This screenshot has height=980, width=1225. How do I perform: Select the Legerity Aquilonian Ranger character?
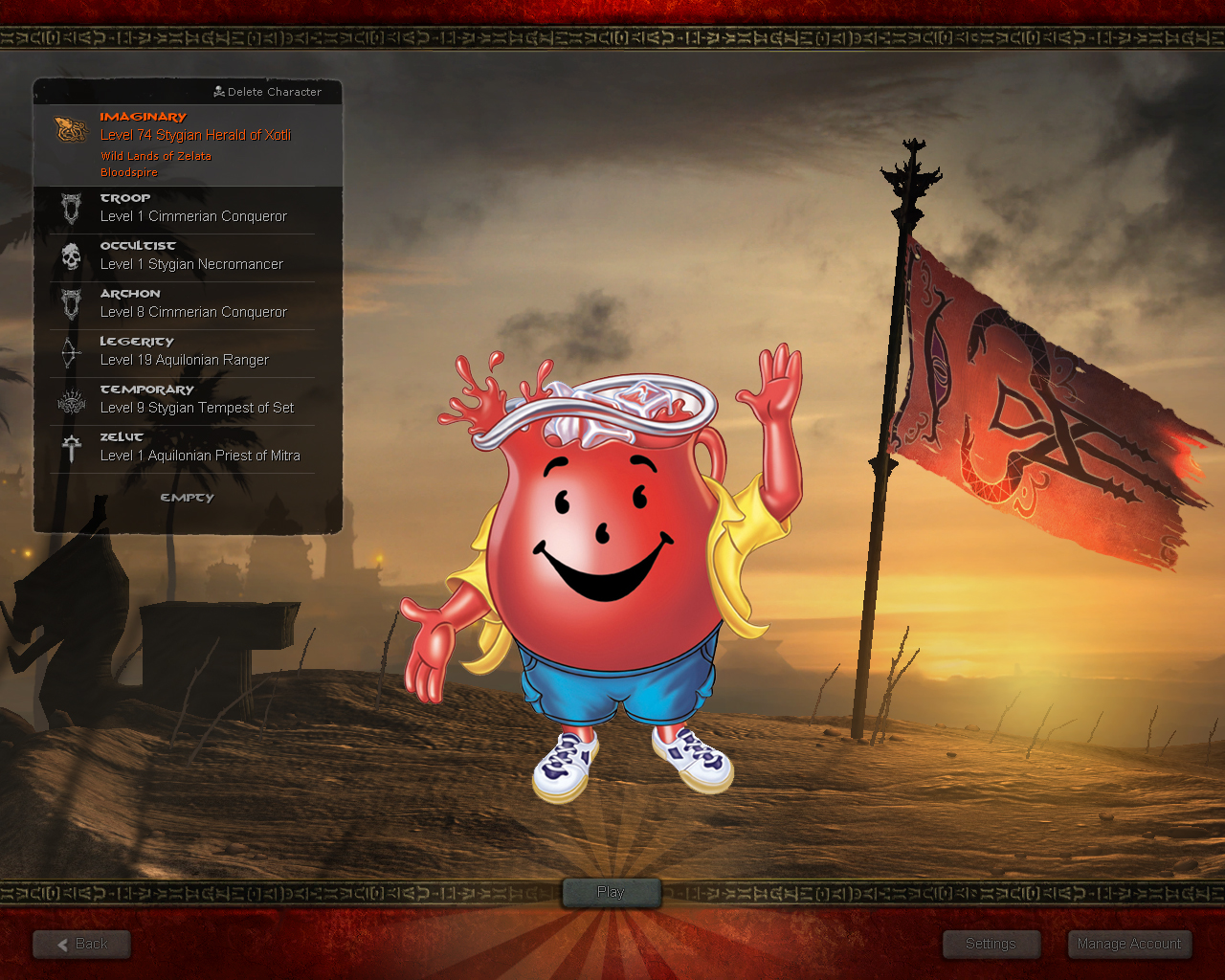[187, 352]
